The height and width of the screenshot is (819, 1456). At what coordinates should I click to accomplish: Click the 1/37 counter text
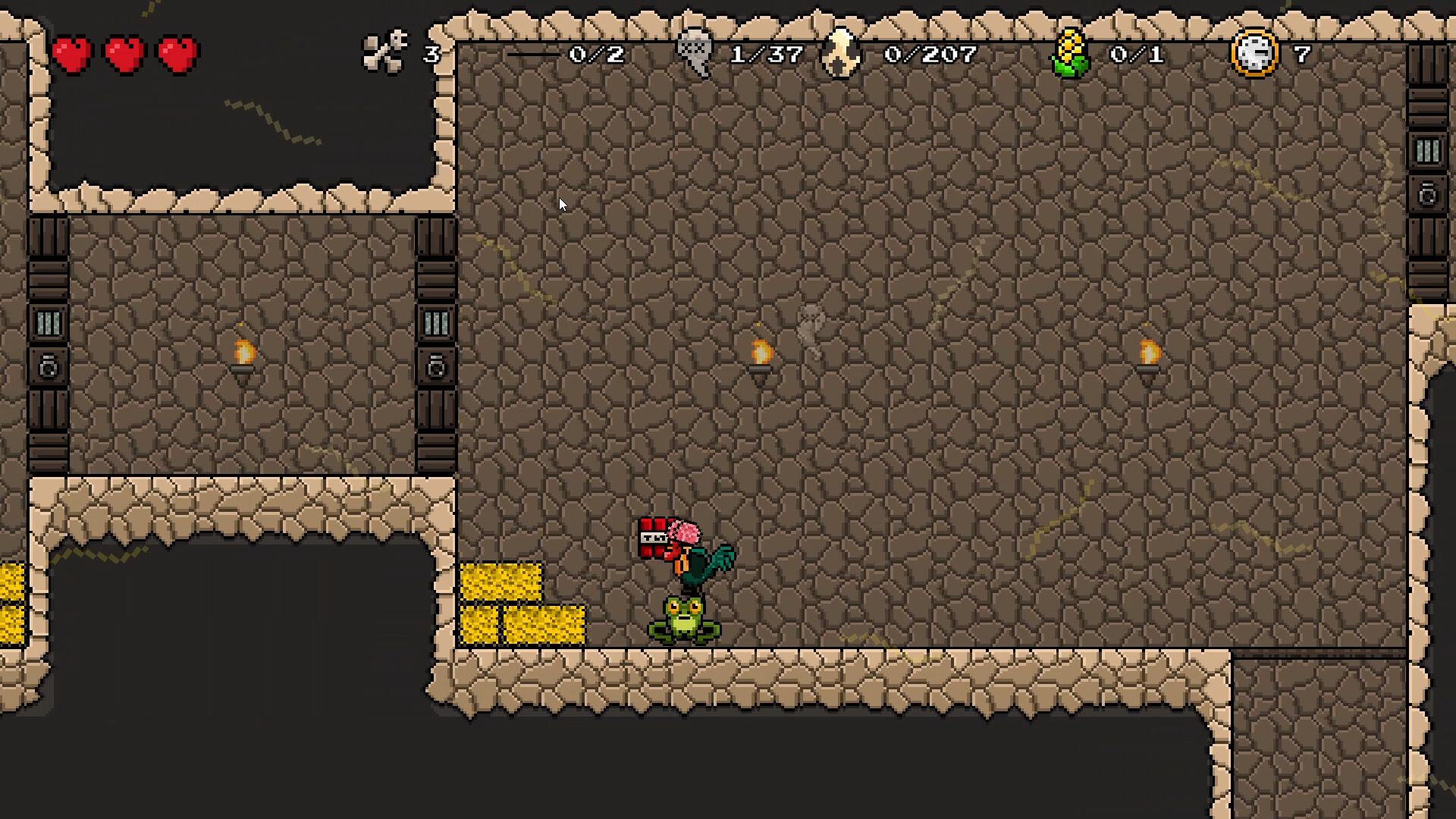point(766,54)
